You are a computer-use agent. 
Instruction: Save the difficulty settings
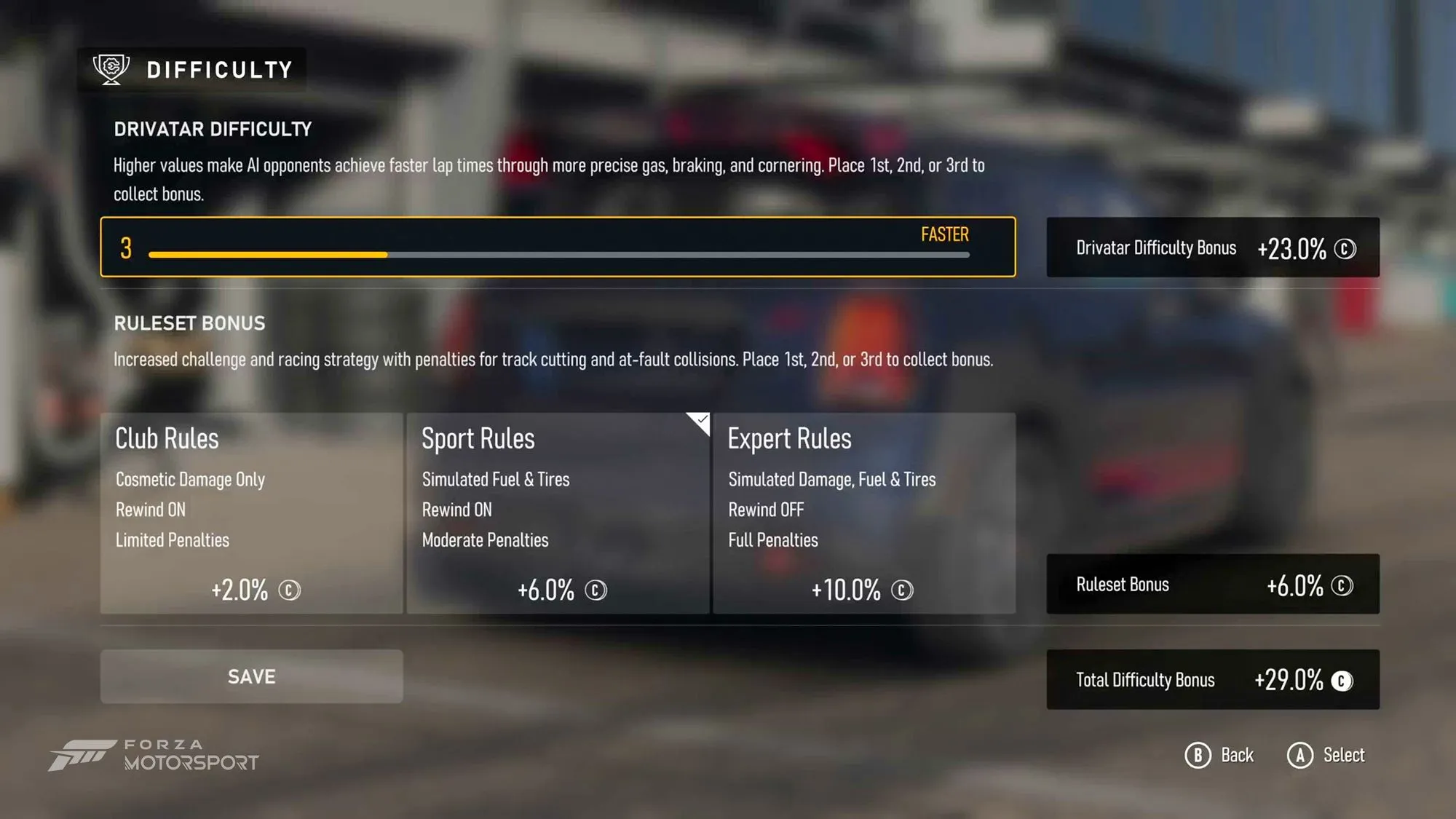(x=251, y=676)
